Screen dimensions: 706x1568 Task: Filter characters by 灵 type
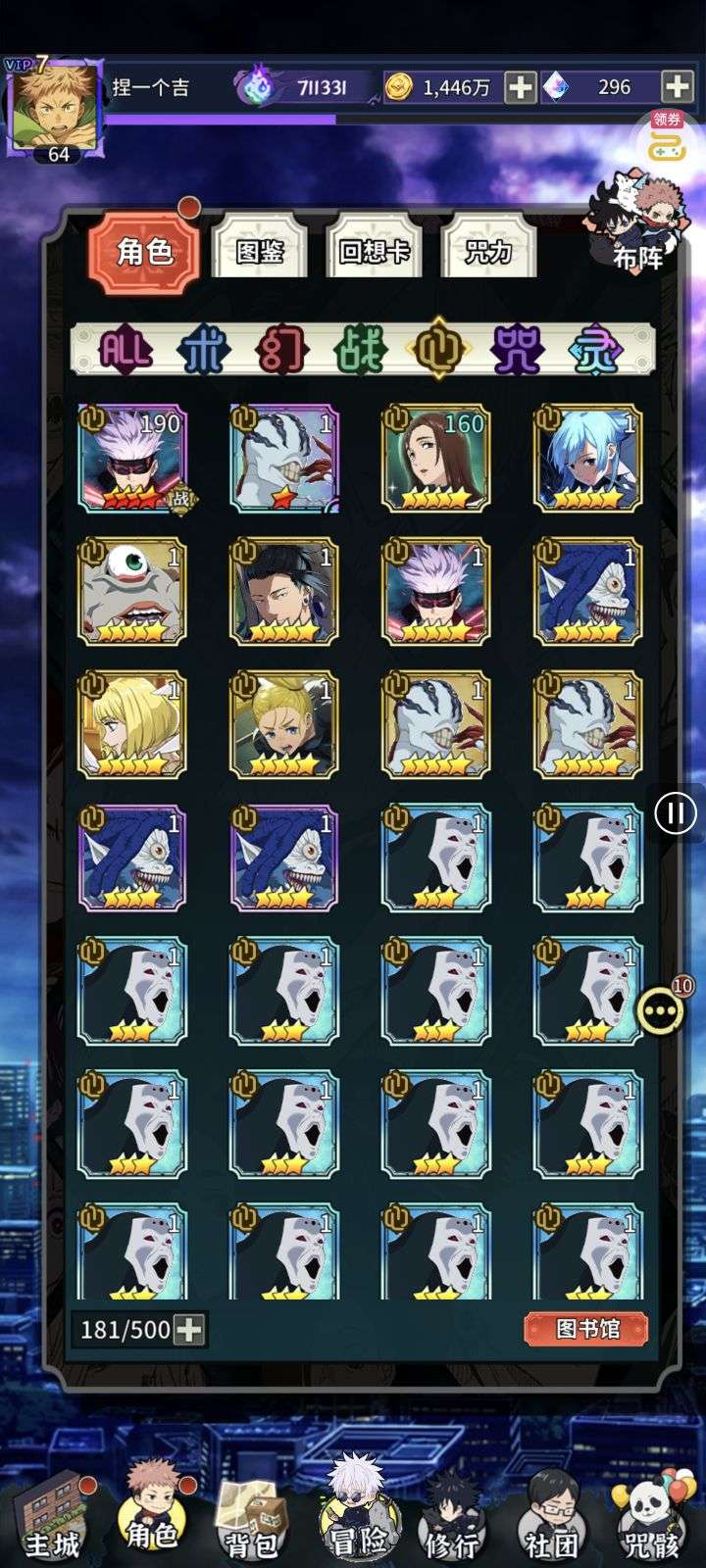[x=596, y=350]
